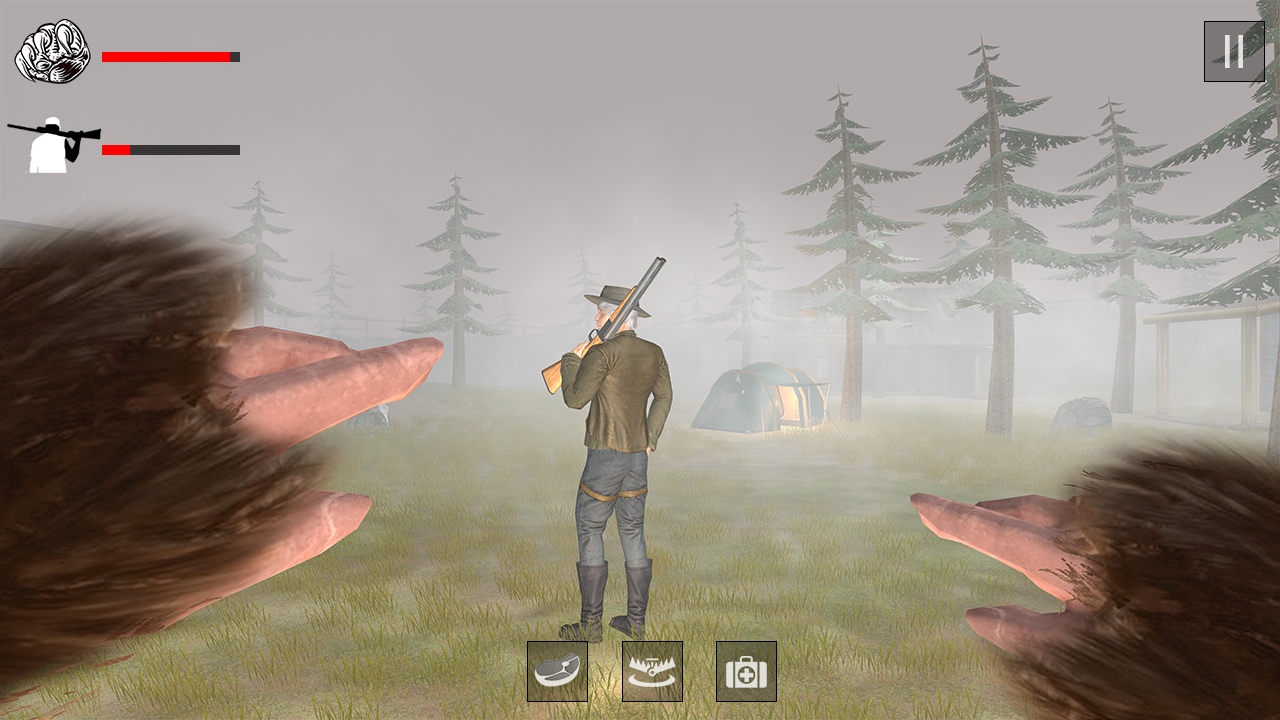The image size is (1280, 720).
Task: Click the hunter character in the center
Action: point(613,450)
